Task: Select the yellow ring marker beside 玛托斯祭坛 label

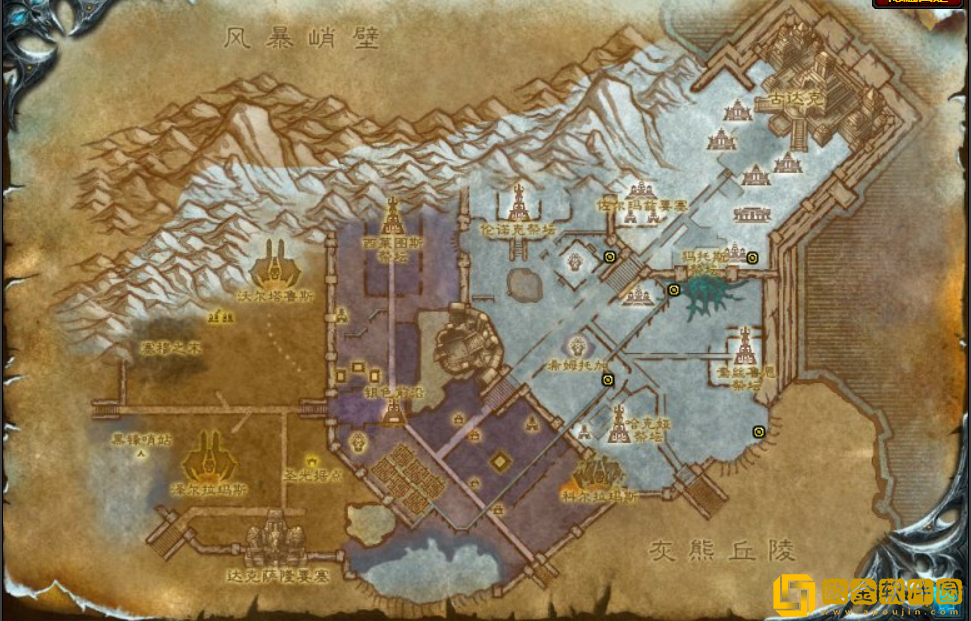Action: pyautogui.click(x=752, y=257)
